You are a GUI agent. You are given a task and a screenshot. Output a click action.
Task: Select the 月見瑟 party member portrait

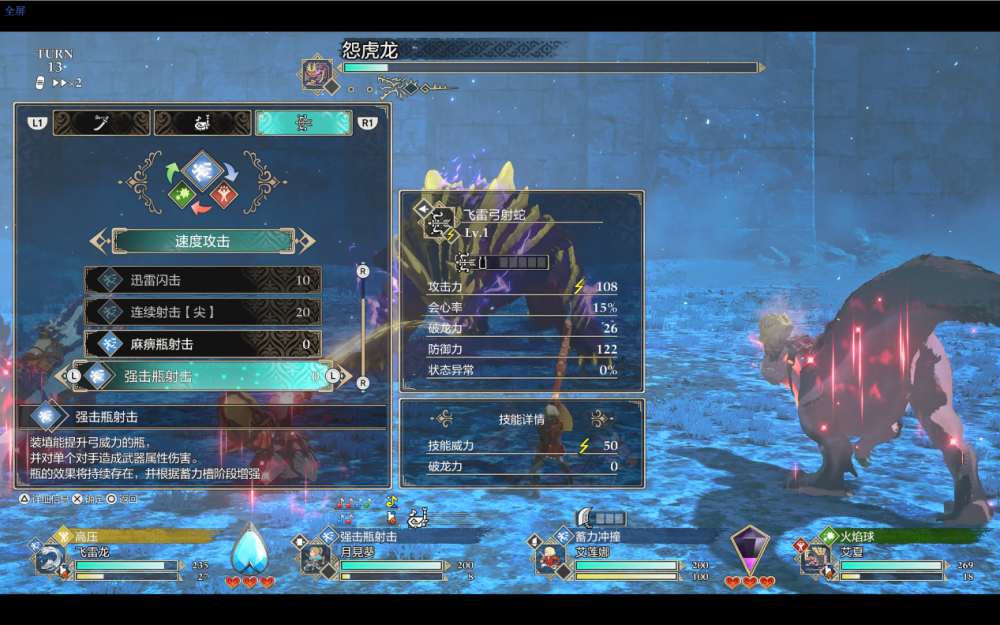pyautogui.click(x=316, y=558)
